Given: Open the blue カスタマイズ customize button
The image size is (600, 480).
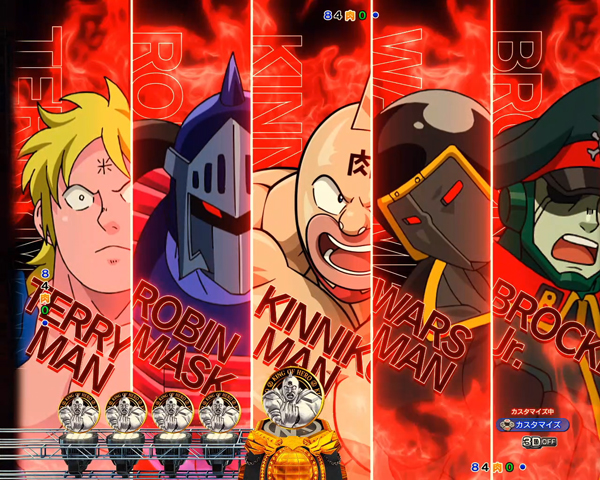Looking at the screenshot, I should click(x=534, y=425).
